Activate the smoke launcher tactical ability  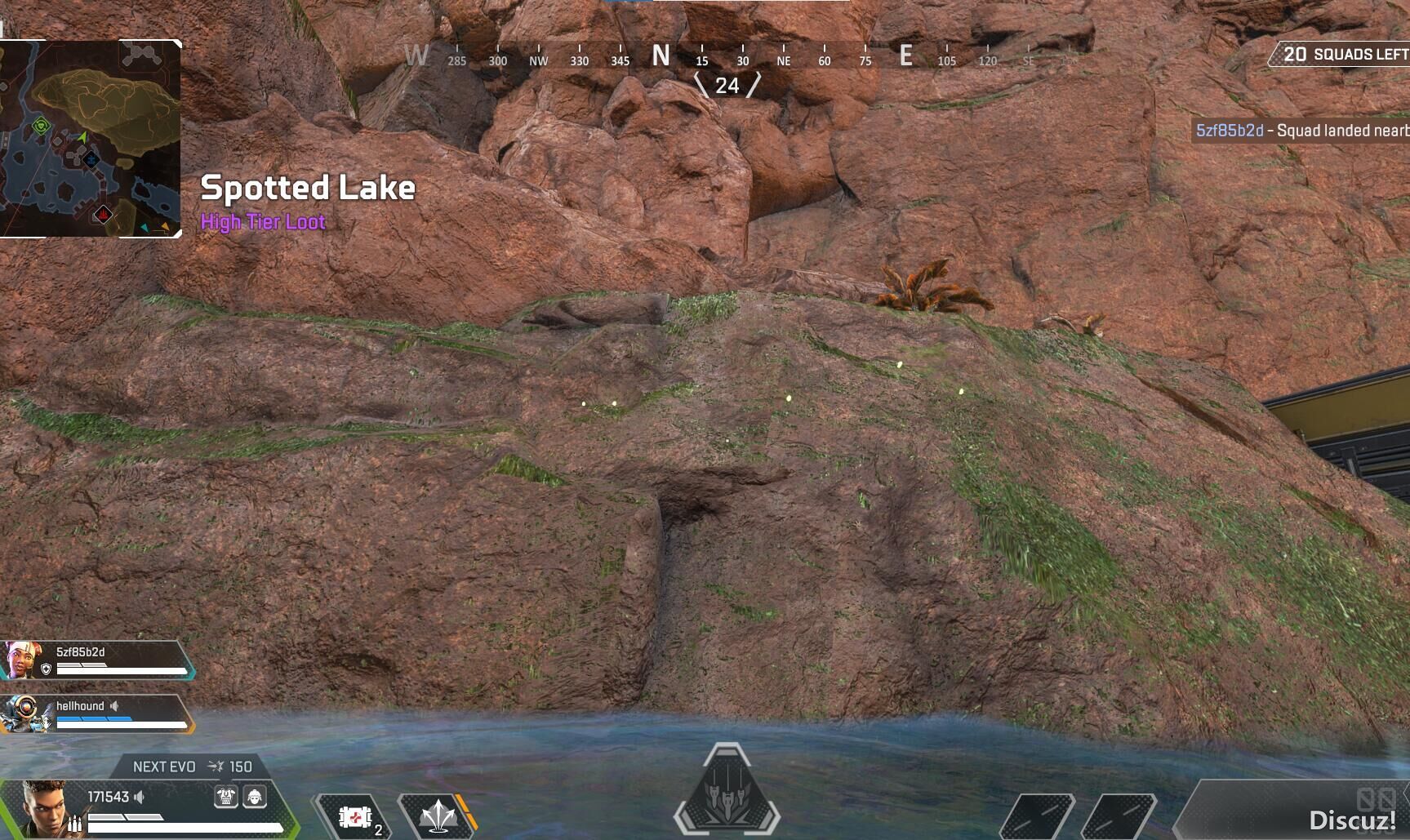pyautogui.click(x=437, y=816)
